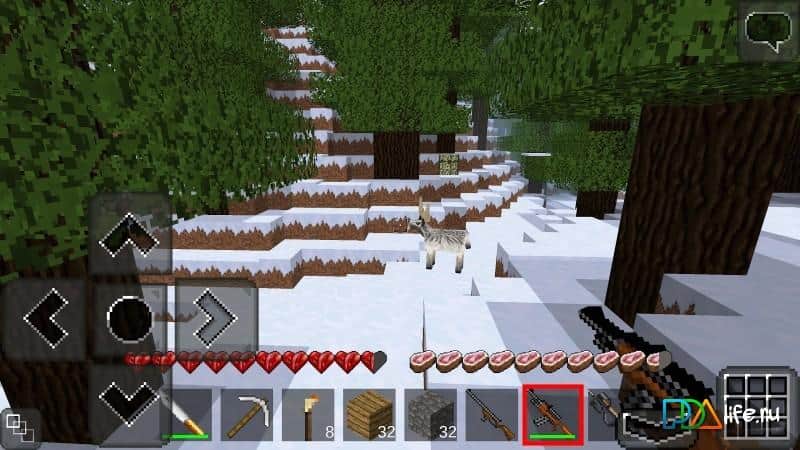Select the cobblestone hotbar slot
800x450 pixels.
pyautogui.click(x=430, y=414)
